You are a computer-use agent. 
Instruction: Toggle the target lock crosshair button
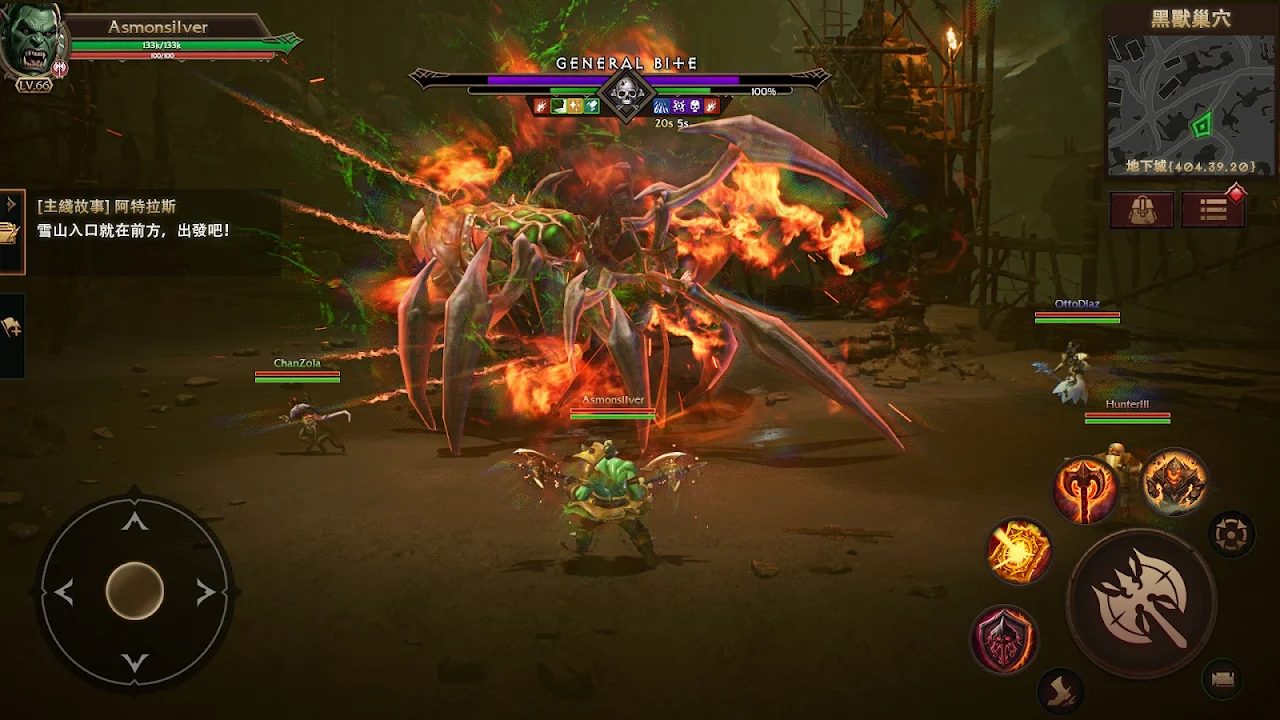(1232, 534)
